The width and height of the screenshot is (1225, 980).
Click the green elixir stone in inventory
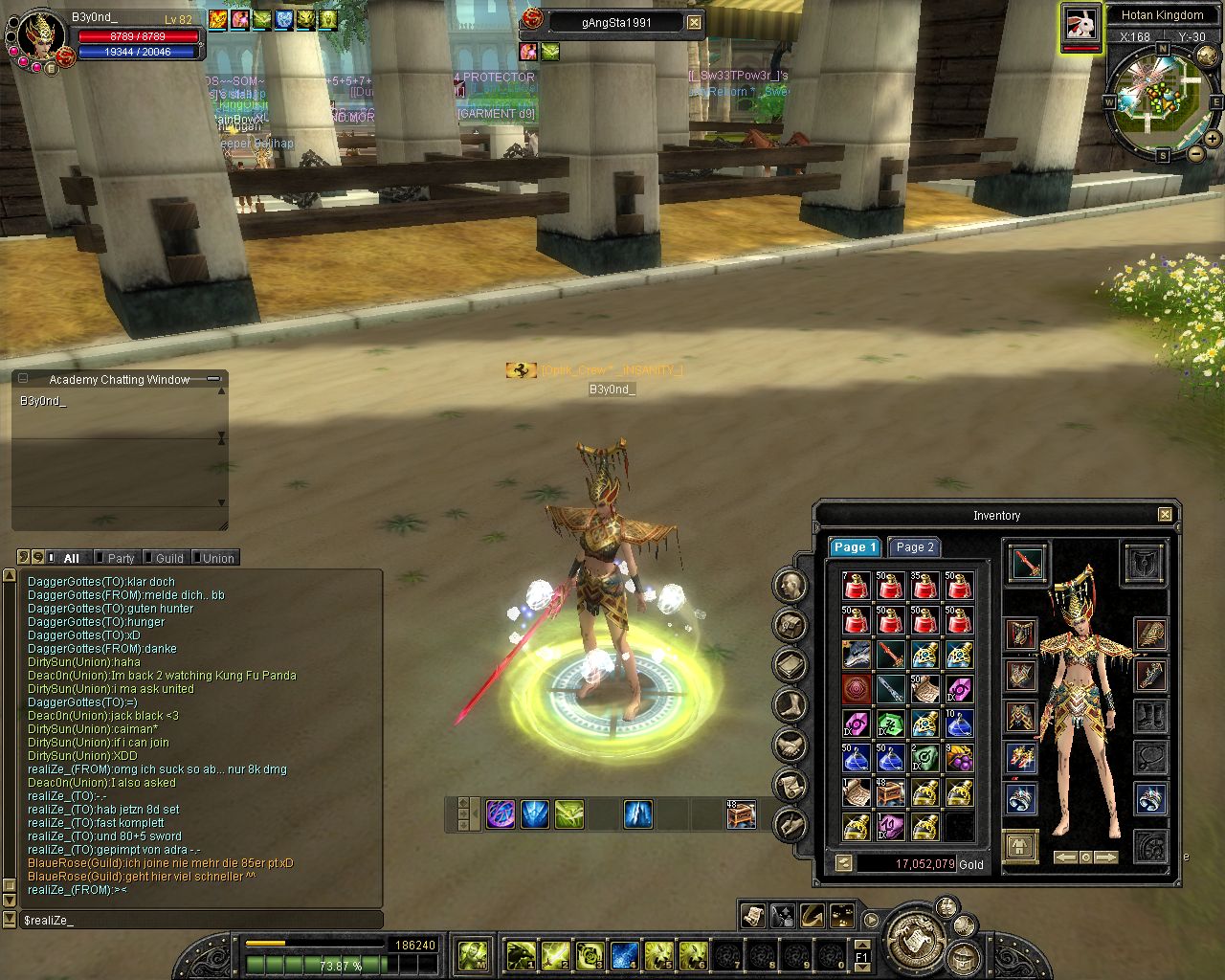pos(890,724)
